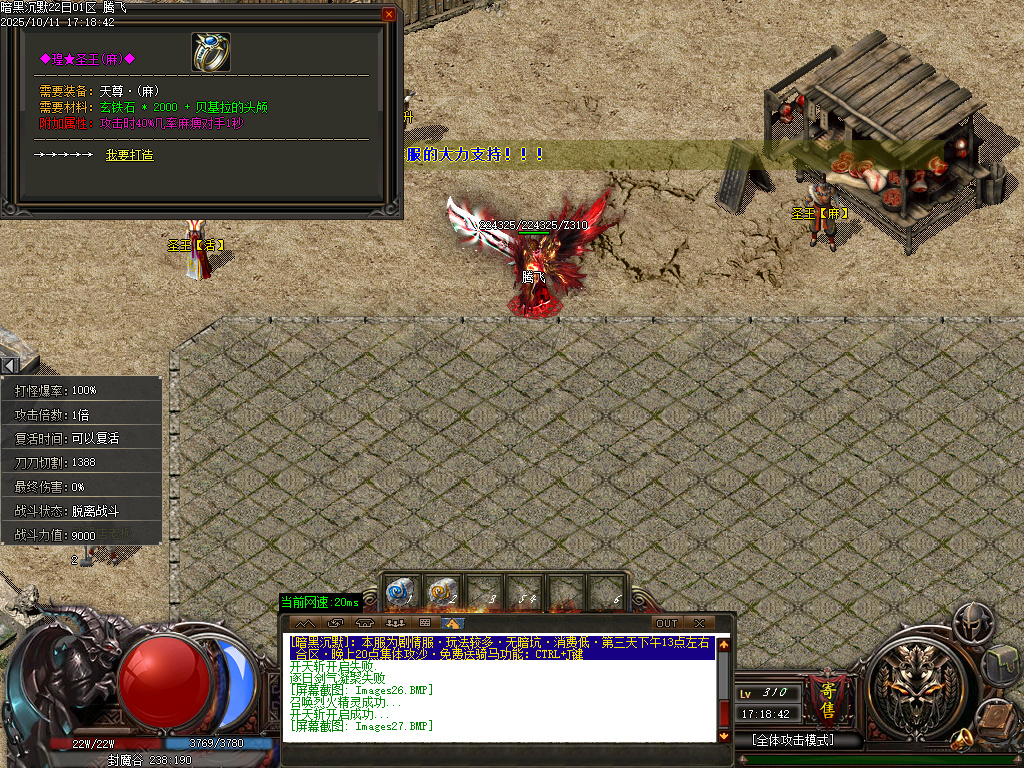Collapse the stats panel with the arrow
The width and height of the screenshot is (1024, 768).
click(x=8, y=366)
